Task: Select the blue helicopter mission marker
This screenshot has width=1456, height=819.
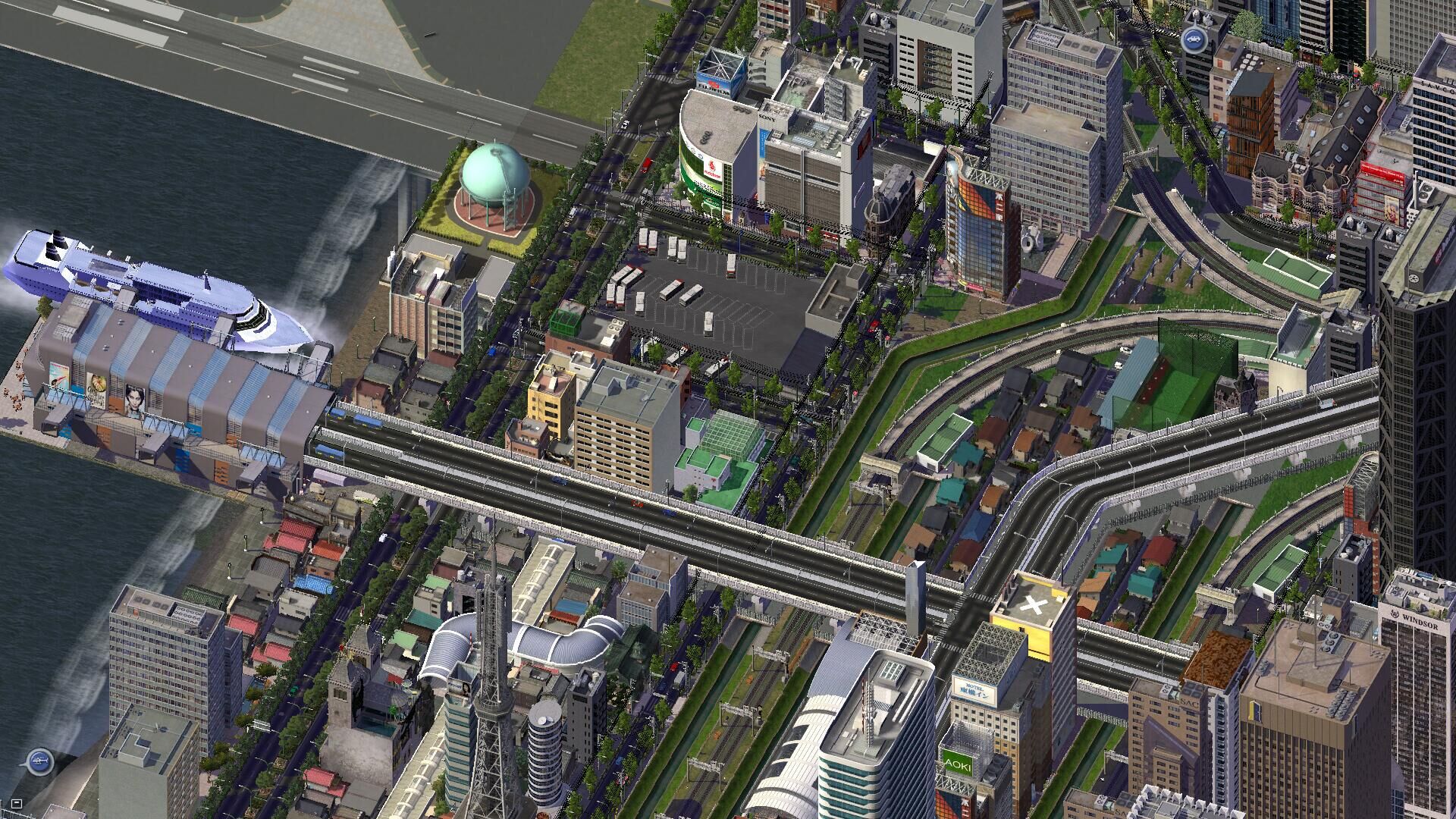Action: (39, 760)
